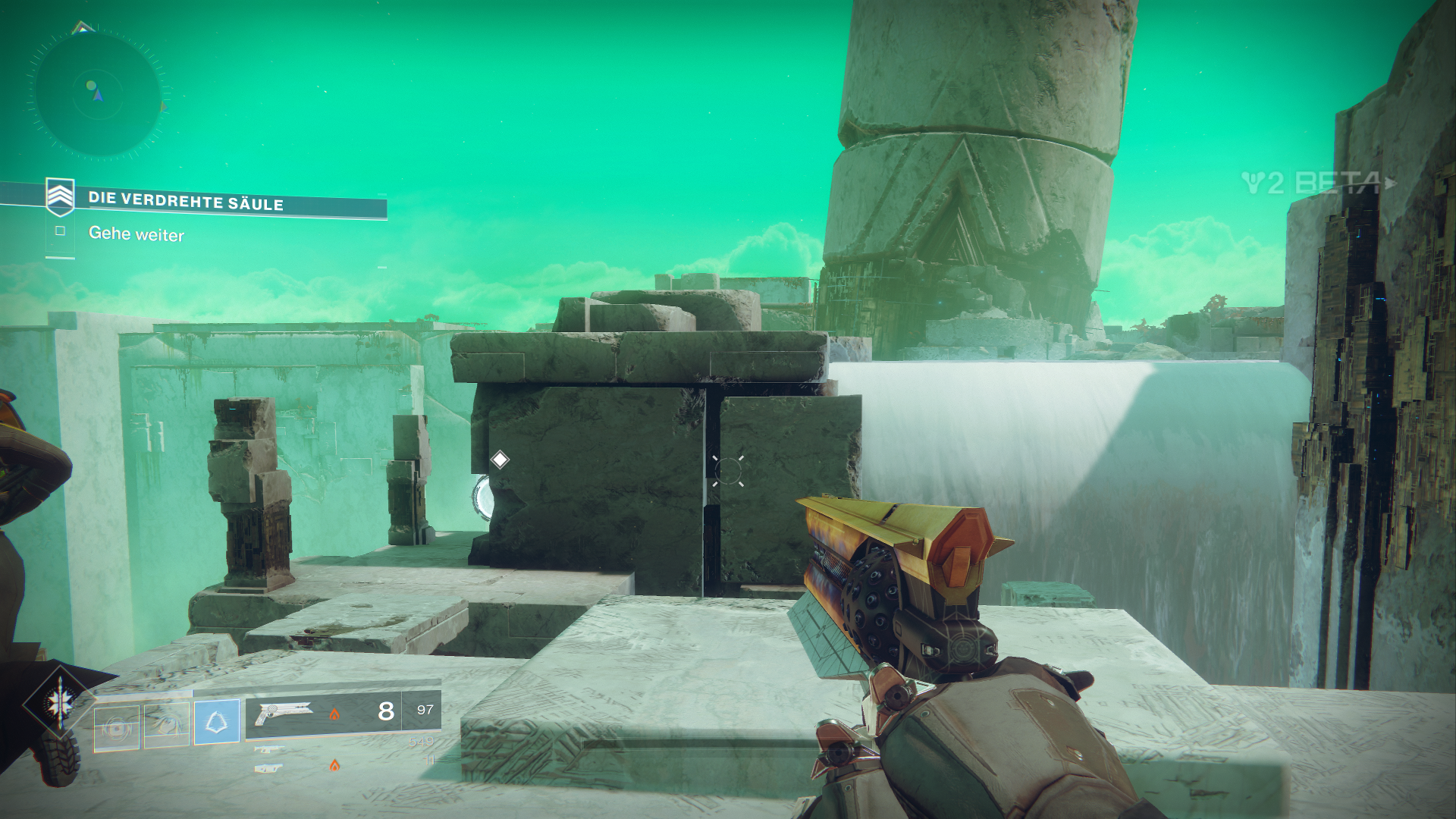1456x819 pixels.
Task: Click the circular radar in the corner
Action: coord(97,93)
